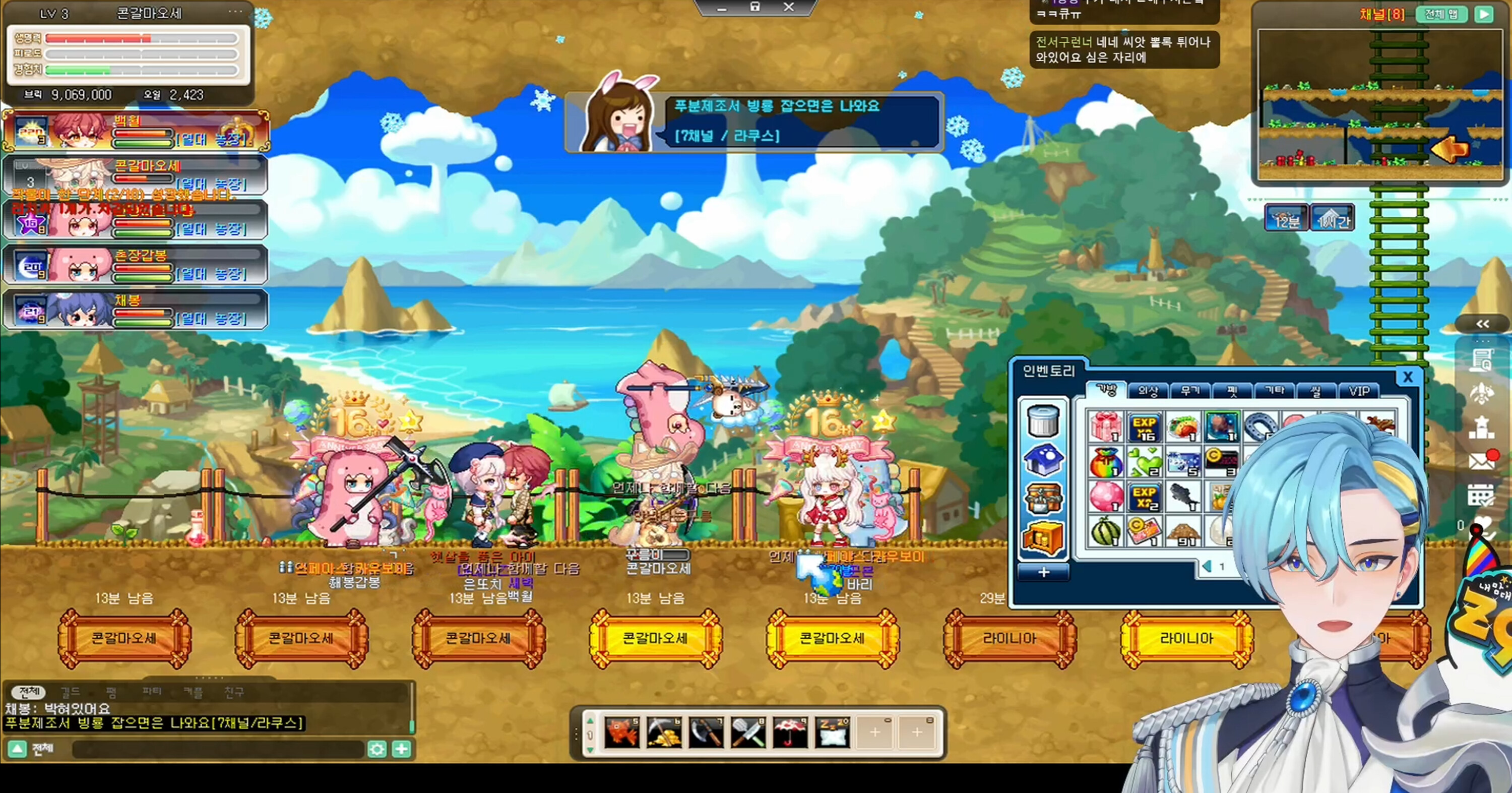The width and height of the screenshot is (1512, 793).
Task: Open the blue pet house icon
Action: pyautogui.click(x=1043, y=460)
